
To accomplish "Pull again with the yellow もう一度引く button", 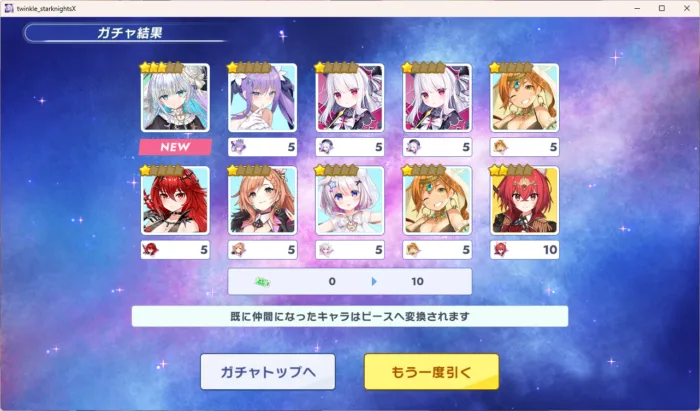I will [431, 371].
